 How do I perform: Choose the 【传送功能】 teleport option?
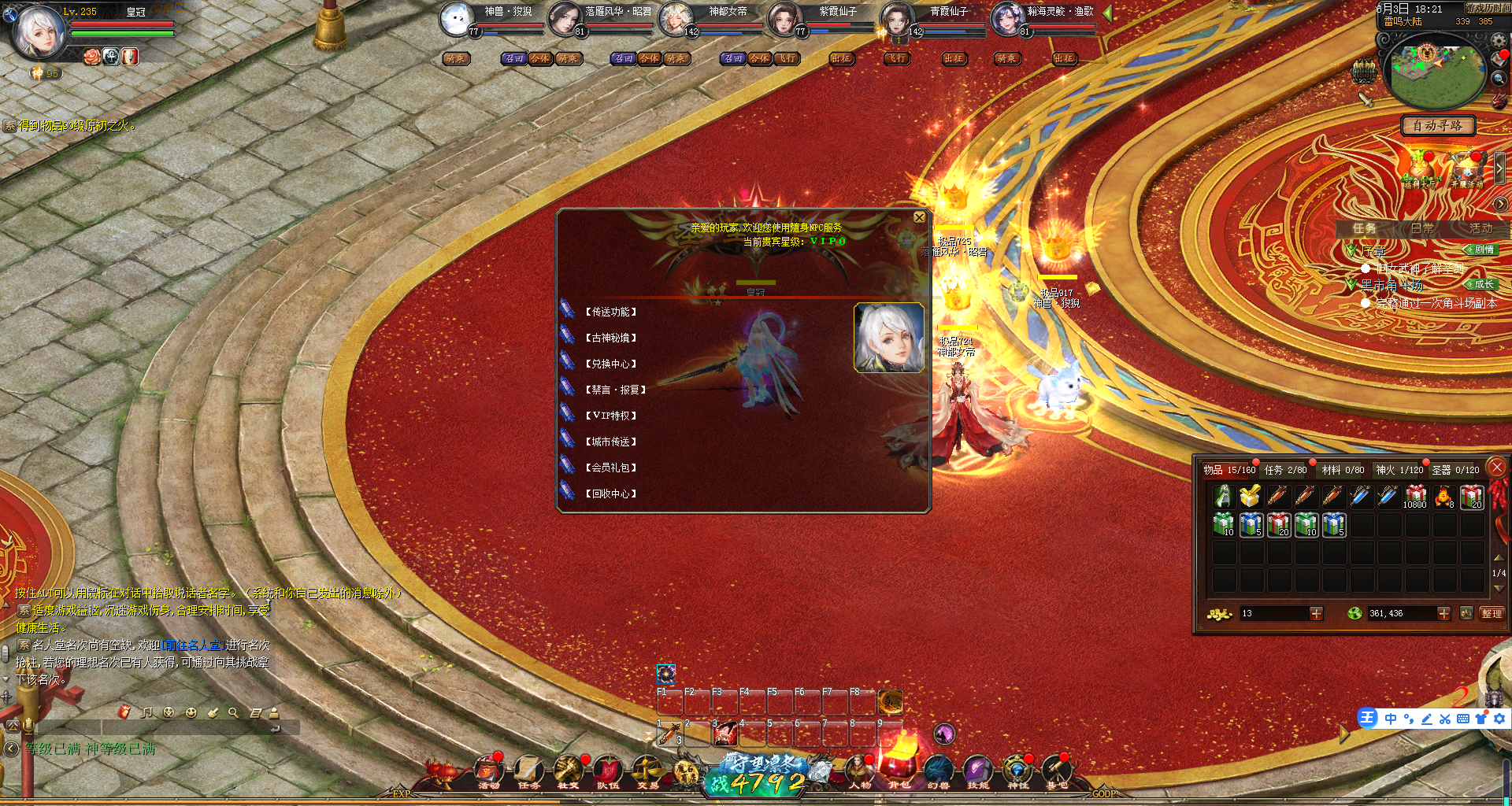pos(610,312)
